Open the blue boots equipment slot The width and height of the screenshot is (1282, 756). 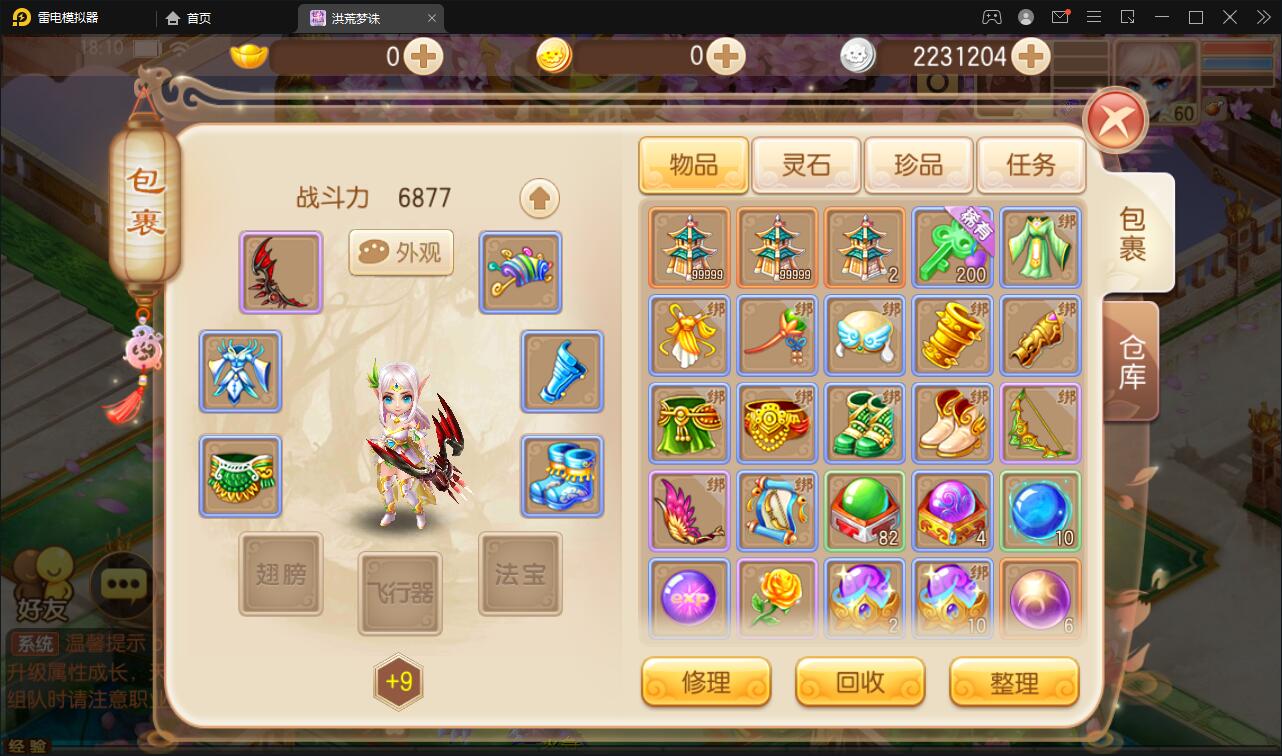(x=561, y=476)
